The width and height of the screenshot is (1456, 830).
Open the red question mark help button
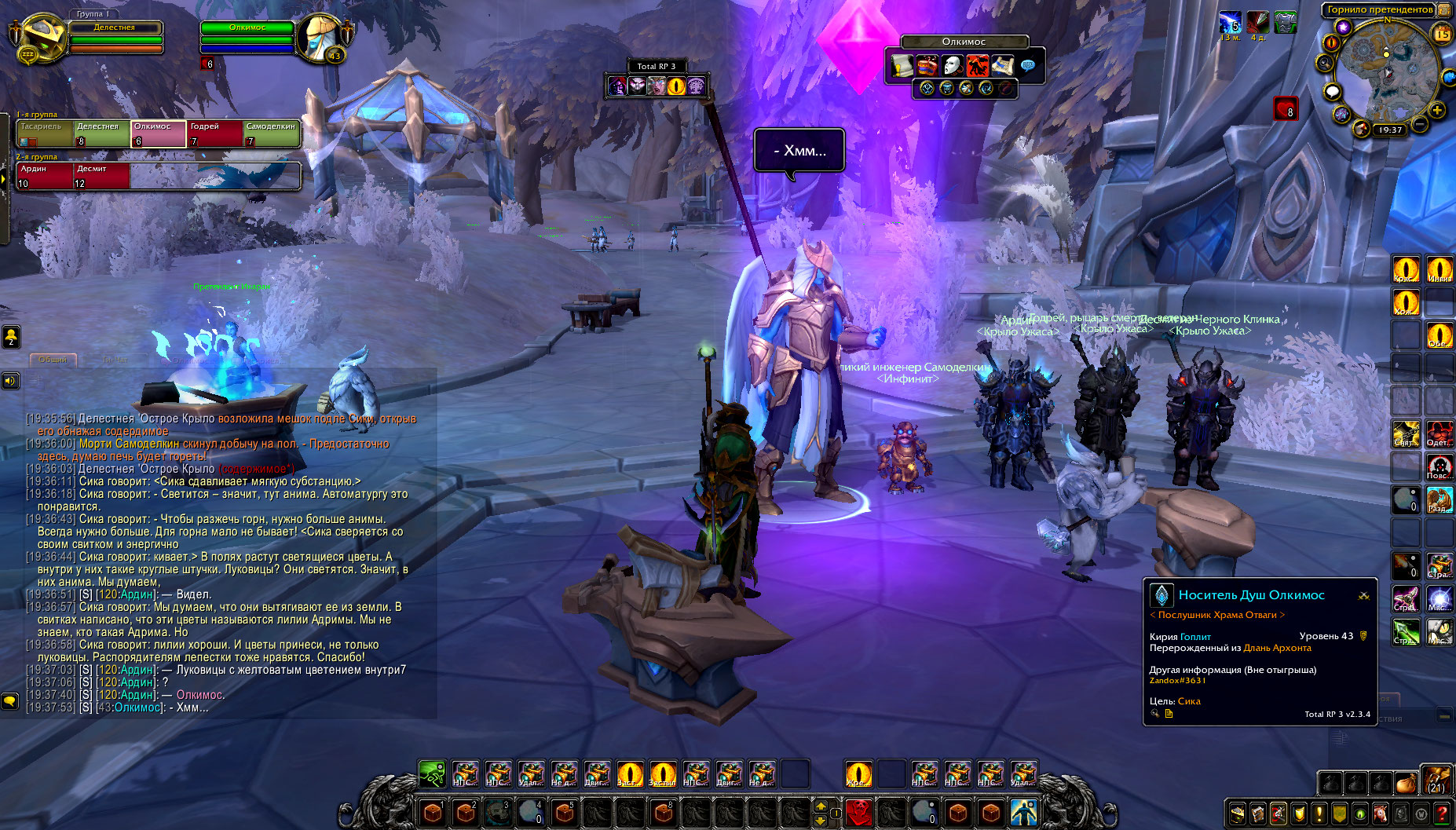[x=1442, y=814]
